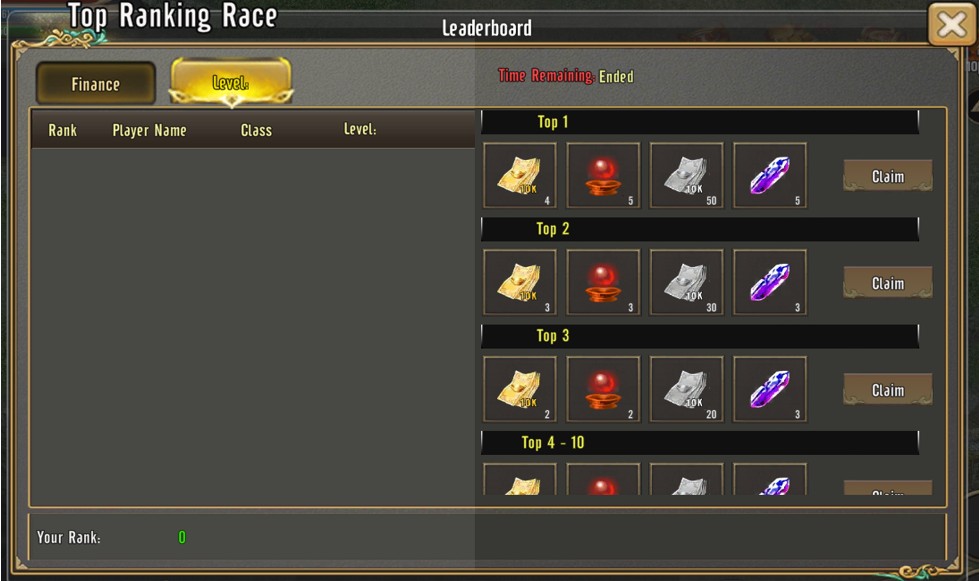
Task: Select the Top 3 gold note slot
Action: coord(520,390)
